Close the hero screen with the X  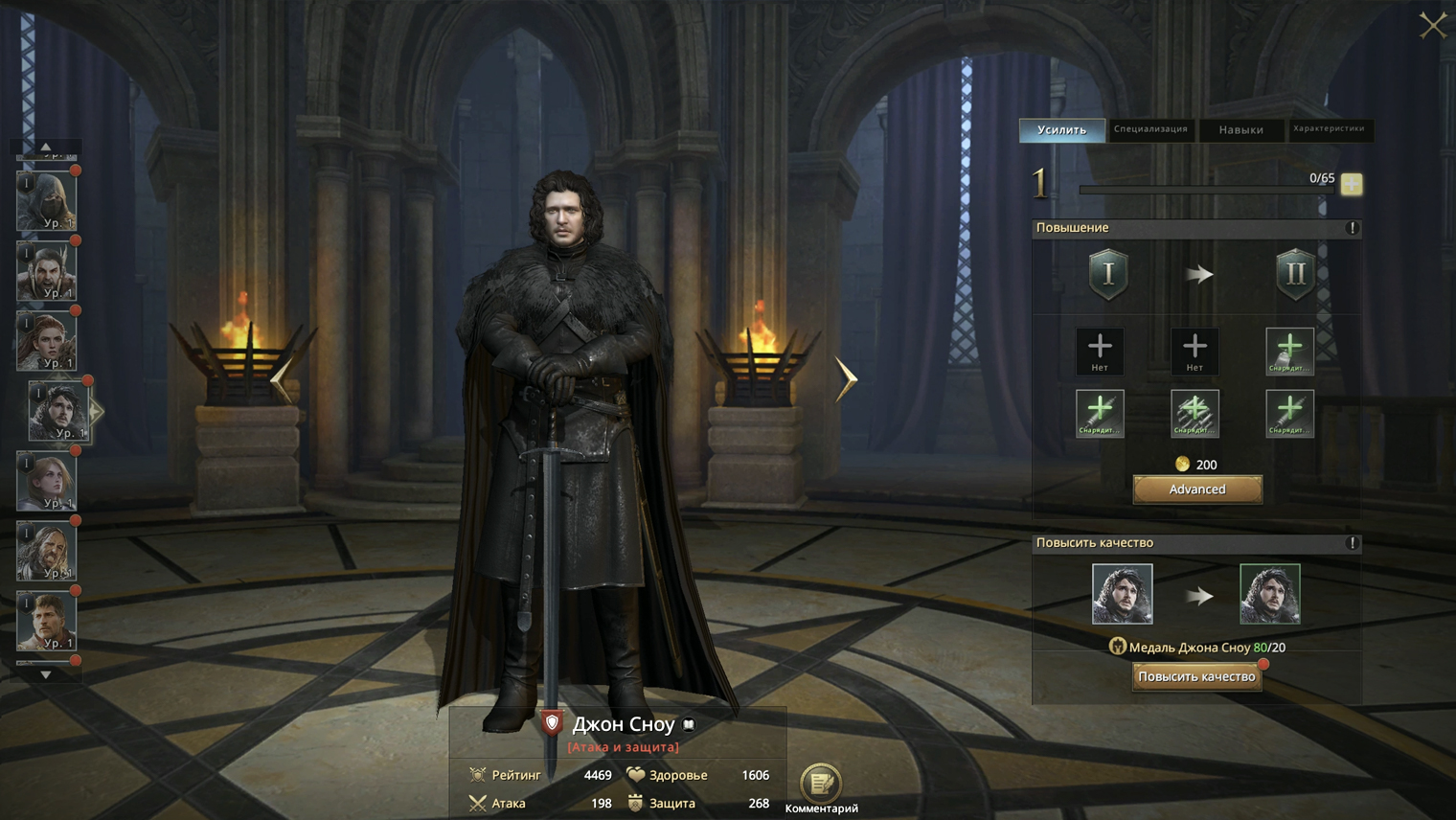click(1432, 25)
